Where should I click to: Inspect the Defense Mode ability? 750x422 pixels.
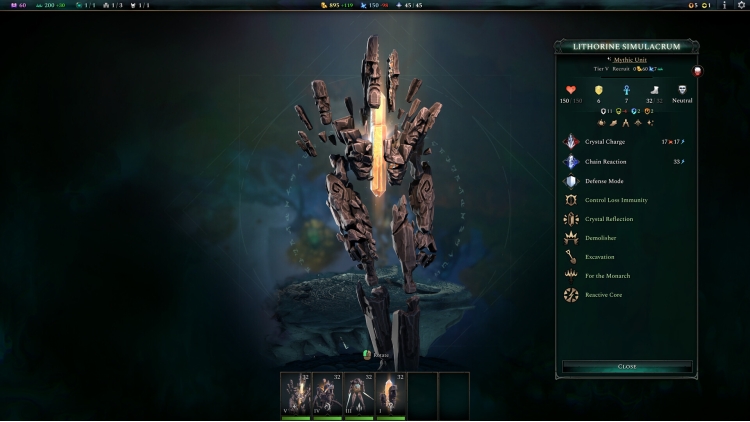tap(605, 181)
